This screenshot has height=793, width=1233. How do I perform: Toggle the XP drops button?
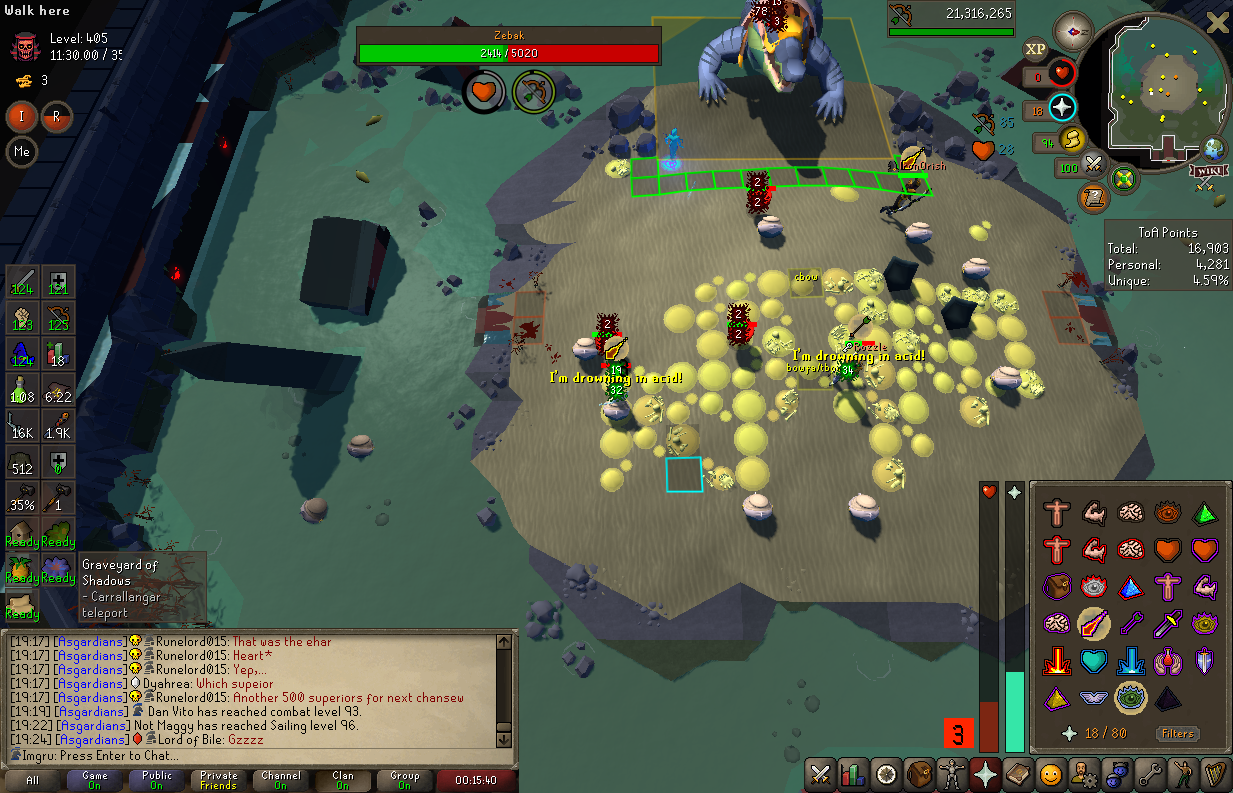point(1035,49)
